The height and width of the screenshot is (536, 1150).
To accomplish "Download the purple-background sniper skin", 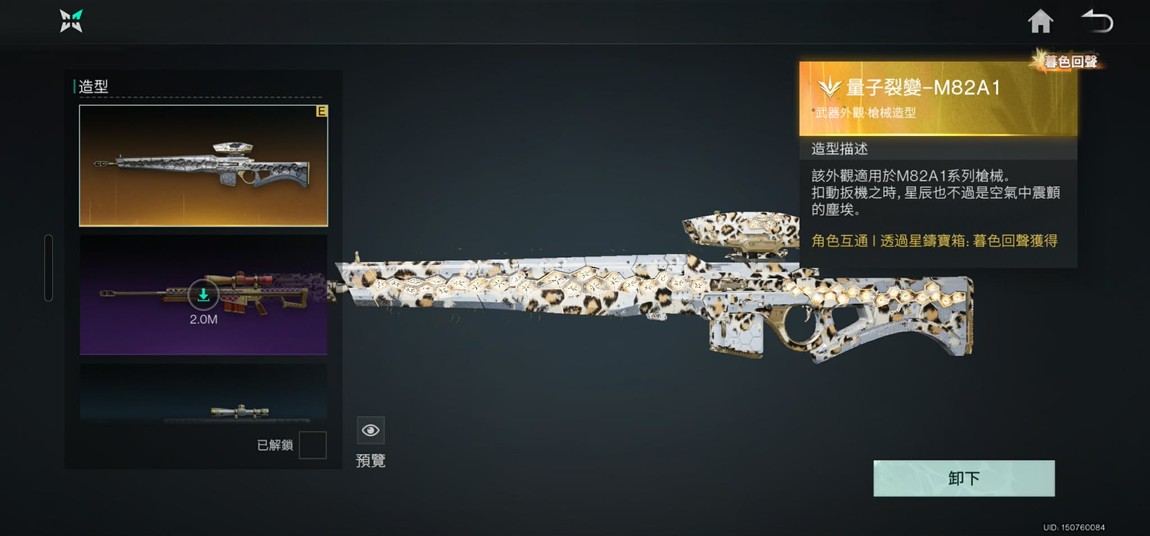I will (203, 294).
